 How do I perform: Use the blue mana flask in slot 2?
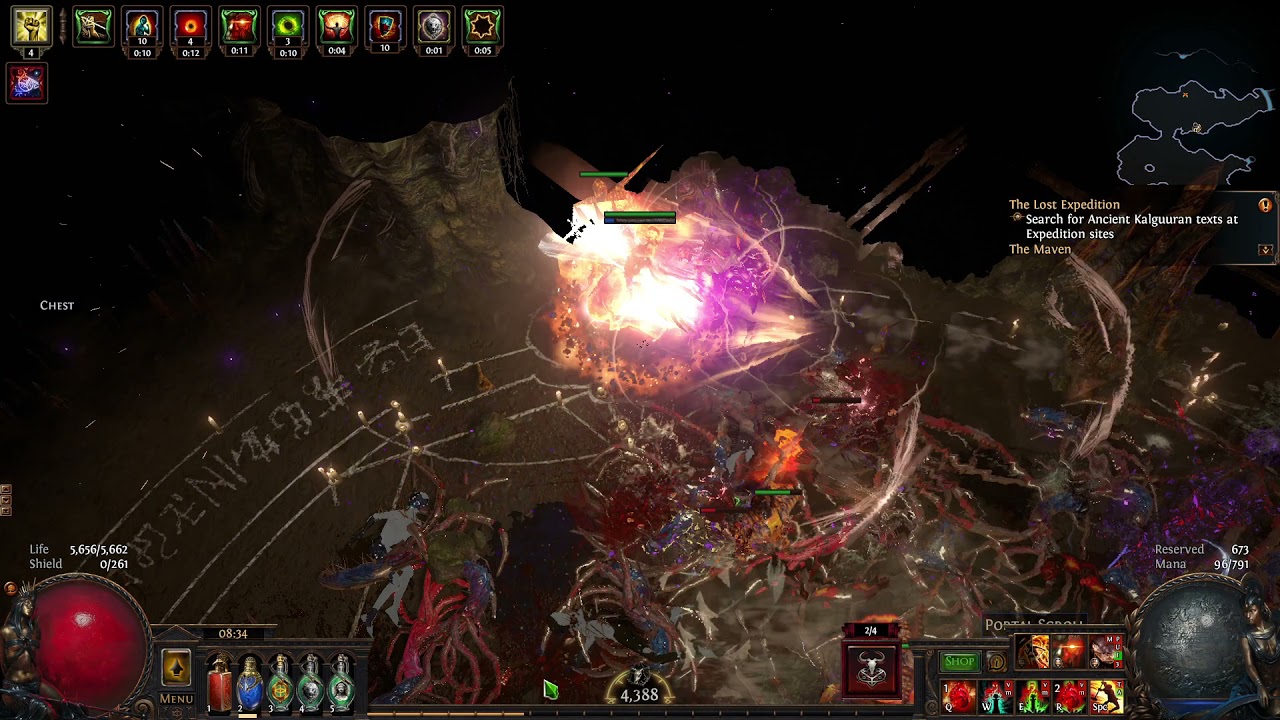tap(250, 684)
